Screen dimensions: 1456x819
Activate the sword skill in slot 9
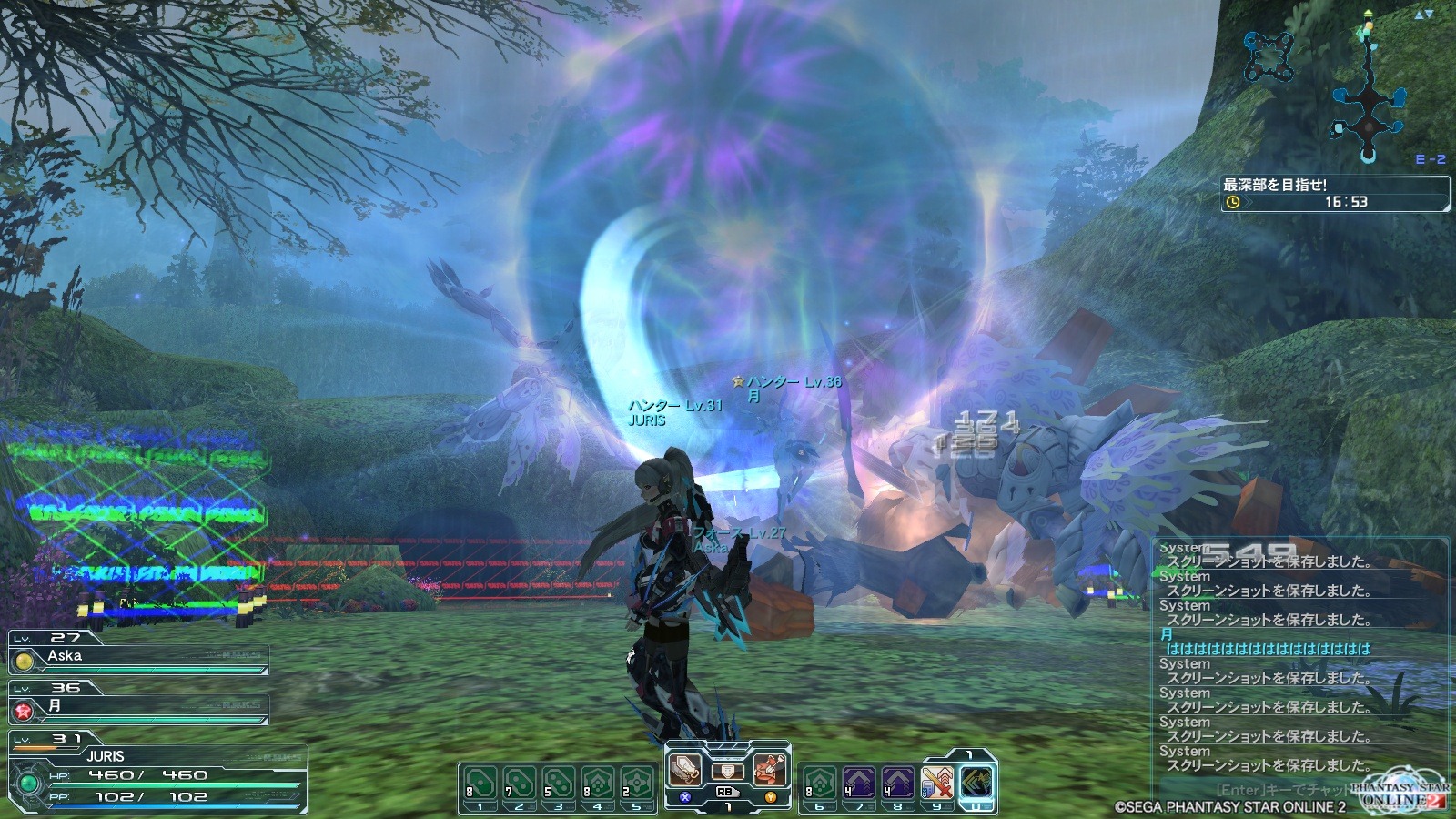[x=936, y=784]
